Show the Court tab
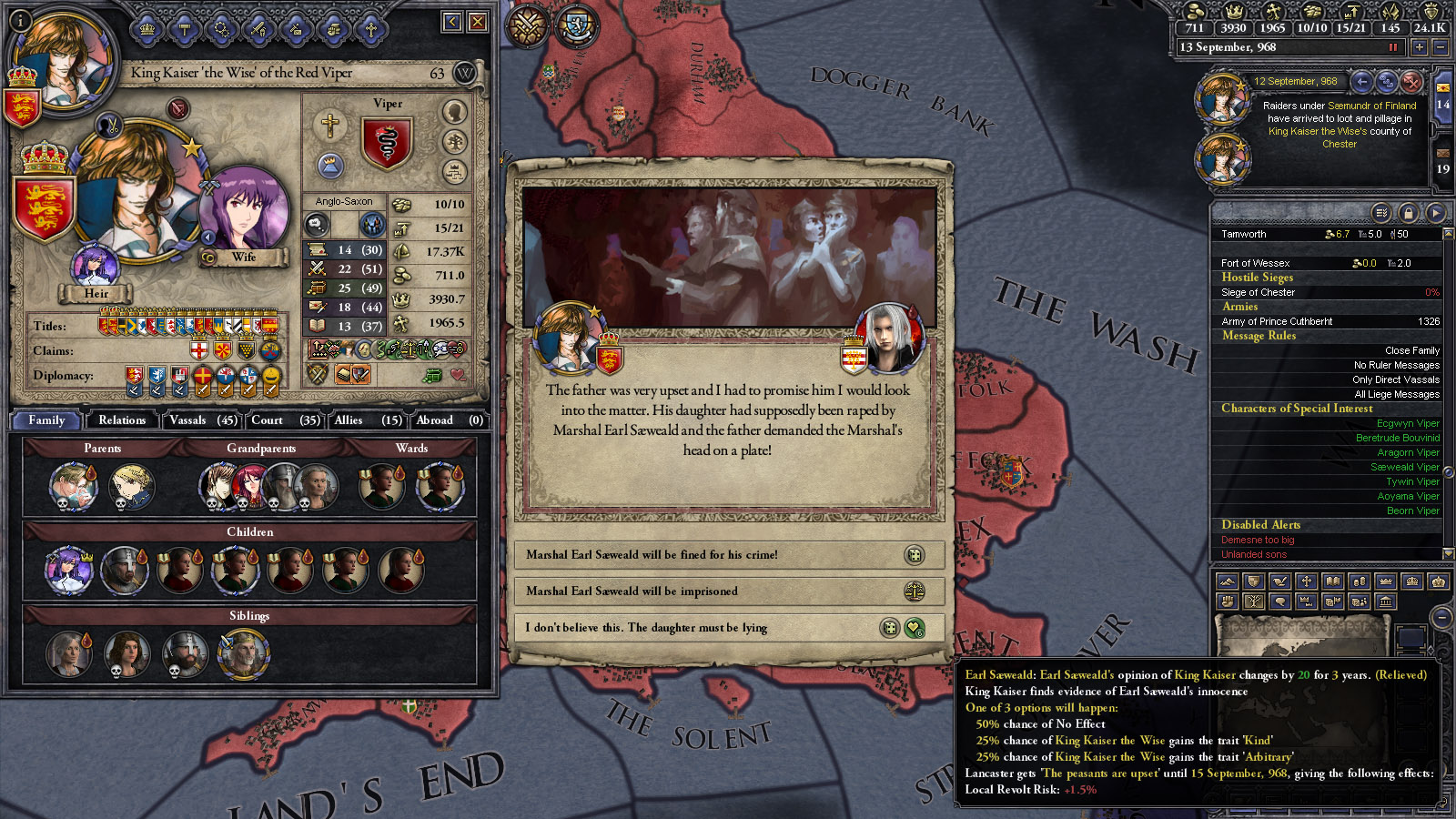The height and width of the screenshot is (819, 1456). click(x=284, y=420)
